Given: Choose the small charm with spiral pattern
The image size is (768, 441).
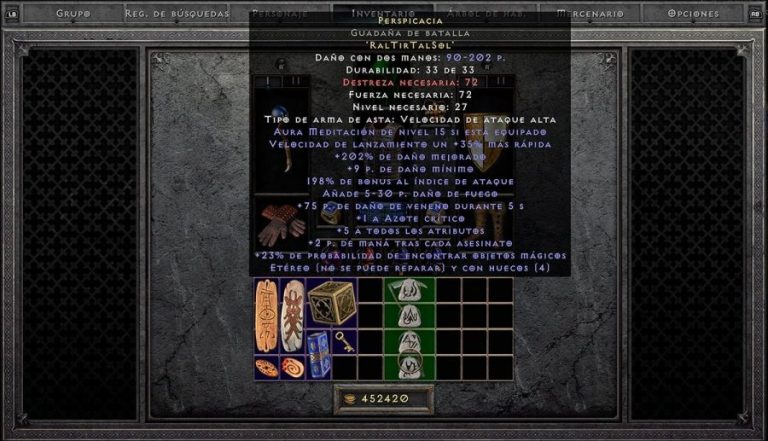Looking at the screenshot, I should click(x=292, y=367).
